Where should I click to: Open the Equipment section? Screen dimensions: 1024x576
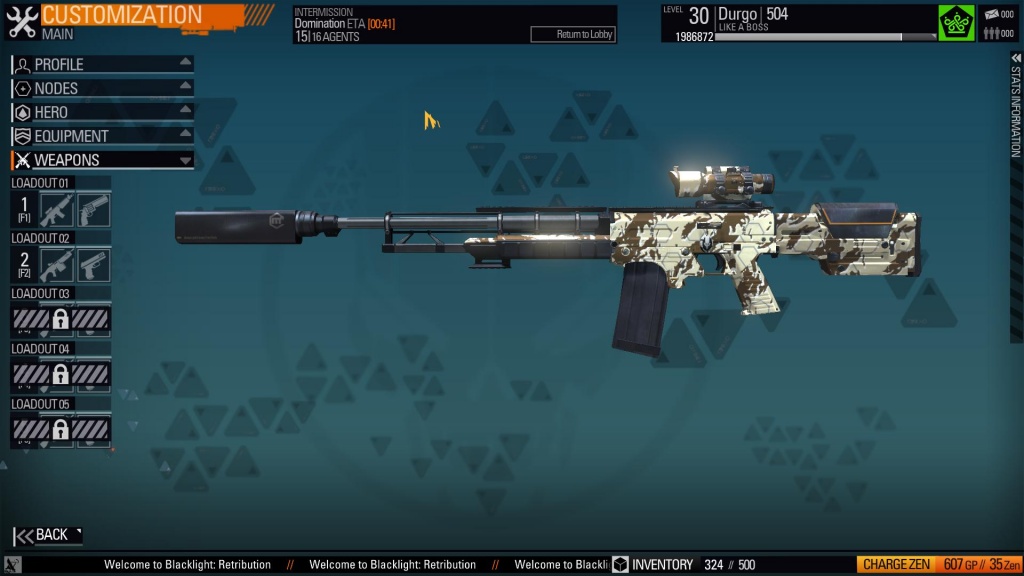coord(101,136)
